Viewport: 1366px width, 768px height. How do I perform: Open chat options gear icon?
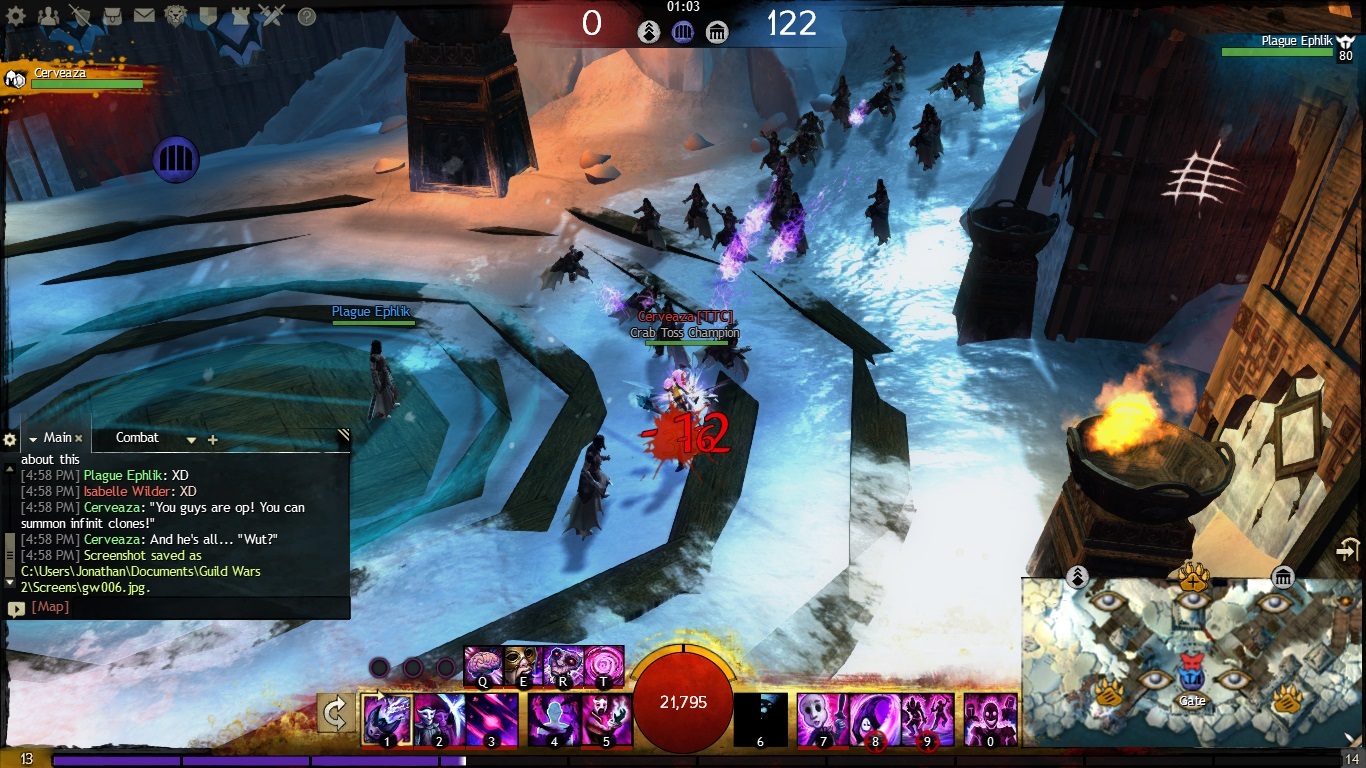(x=10, y=440)
